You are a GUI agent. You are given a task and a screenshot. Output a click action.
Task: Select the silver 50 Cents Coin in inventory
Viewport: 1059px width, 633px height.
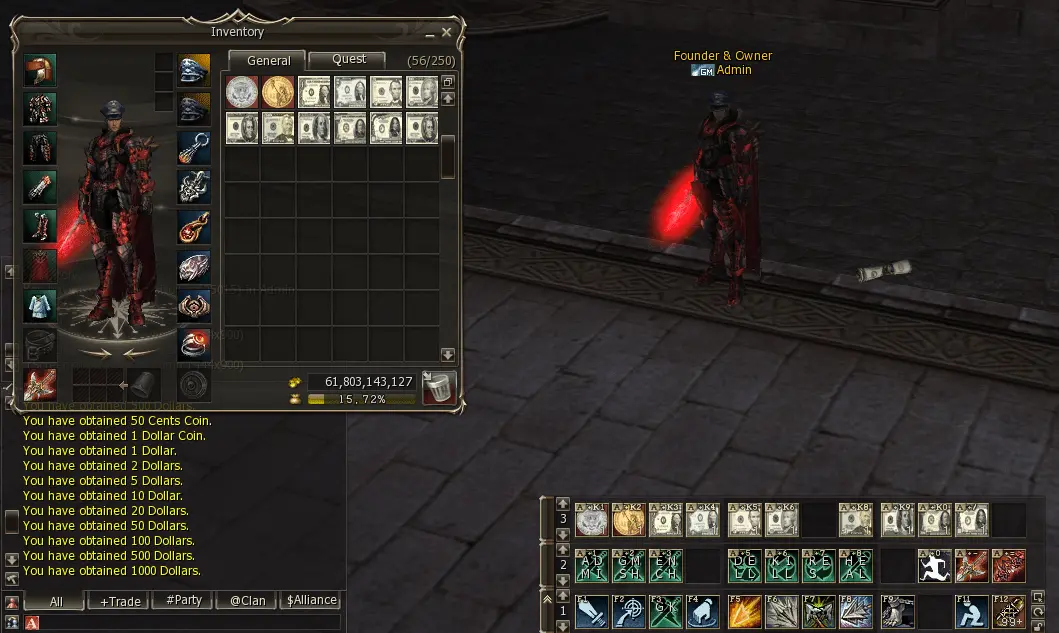241,92
